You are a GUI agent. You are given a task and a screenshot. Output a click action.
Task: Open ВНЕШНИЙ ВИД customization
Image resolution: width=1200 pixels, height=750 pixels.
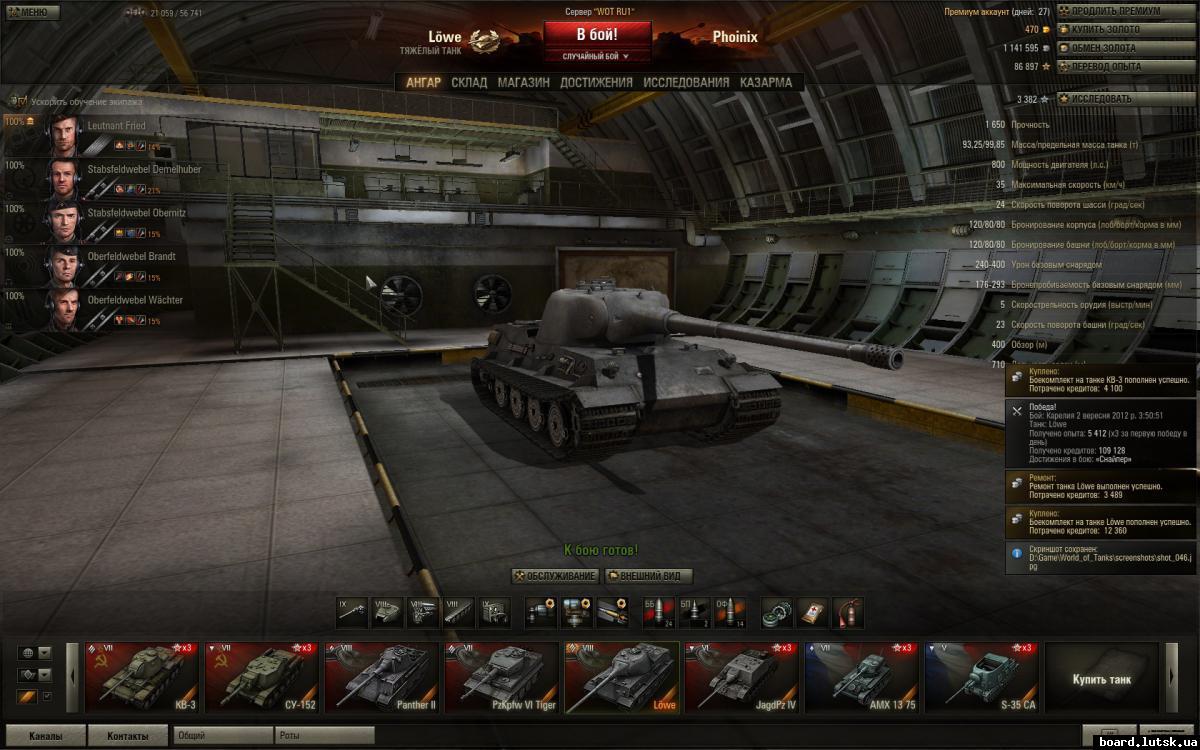[649, 576]
